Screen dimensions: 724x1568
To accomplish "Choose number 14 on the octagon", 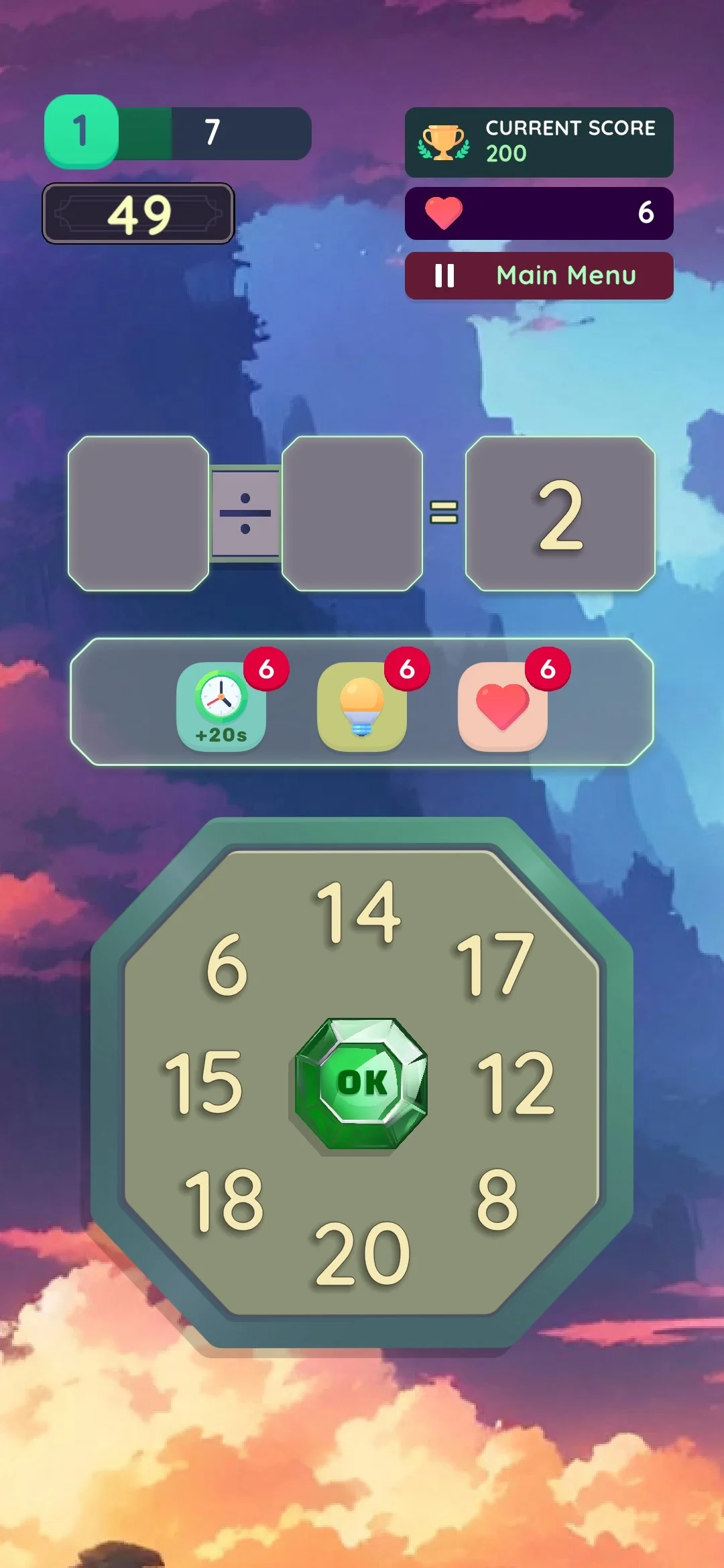I will click(x=359, y=912).
